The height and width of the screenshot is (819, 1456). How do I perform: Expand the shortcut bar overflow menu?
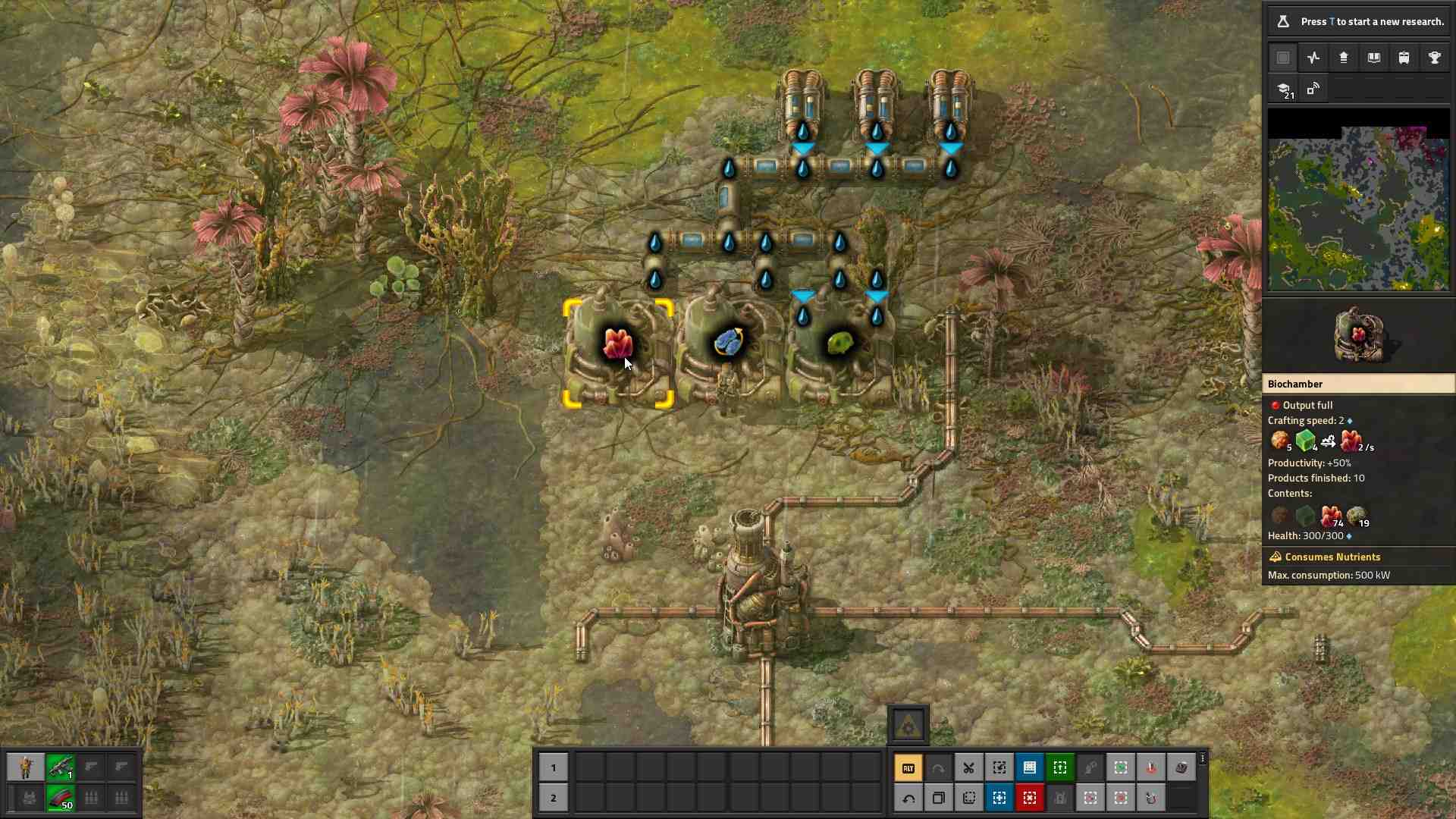pyautogui.click(x=1203, y=758)
